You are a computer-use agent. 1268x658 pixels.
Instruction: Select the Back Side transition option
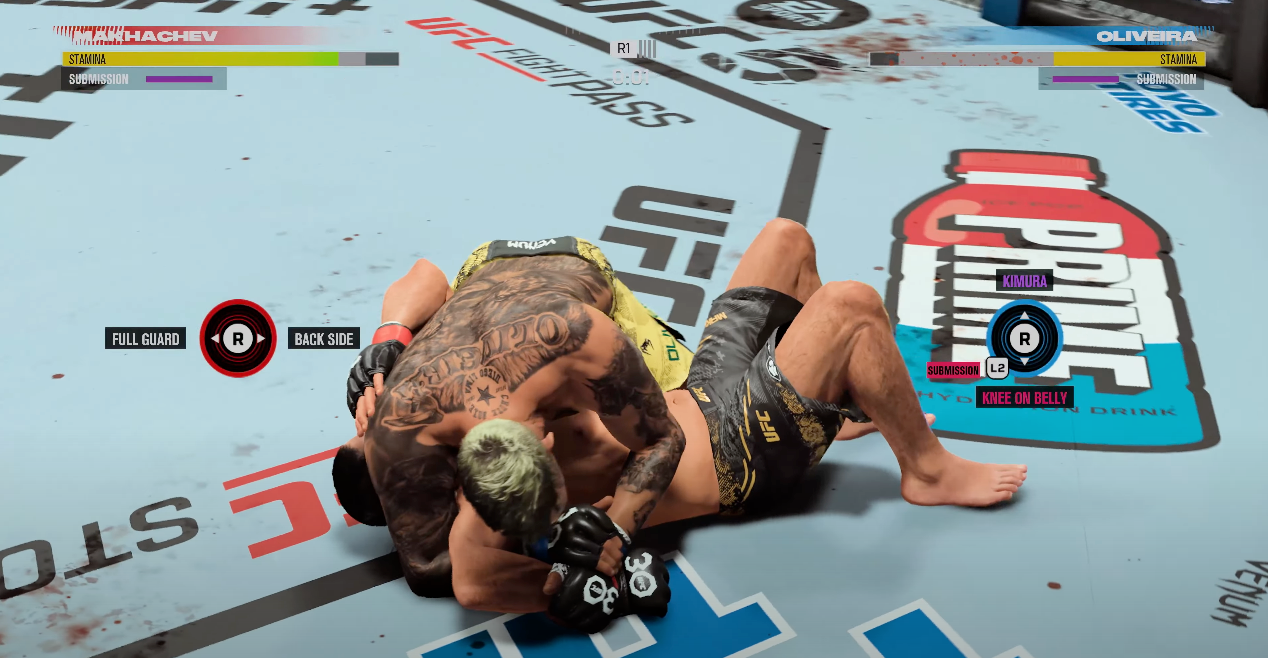[x=323, y=339]
